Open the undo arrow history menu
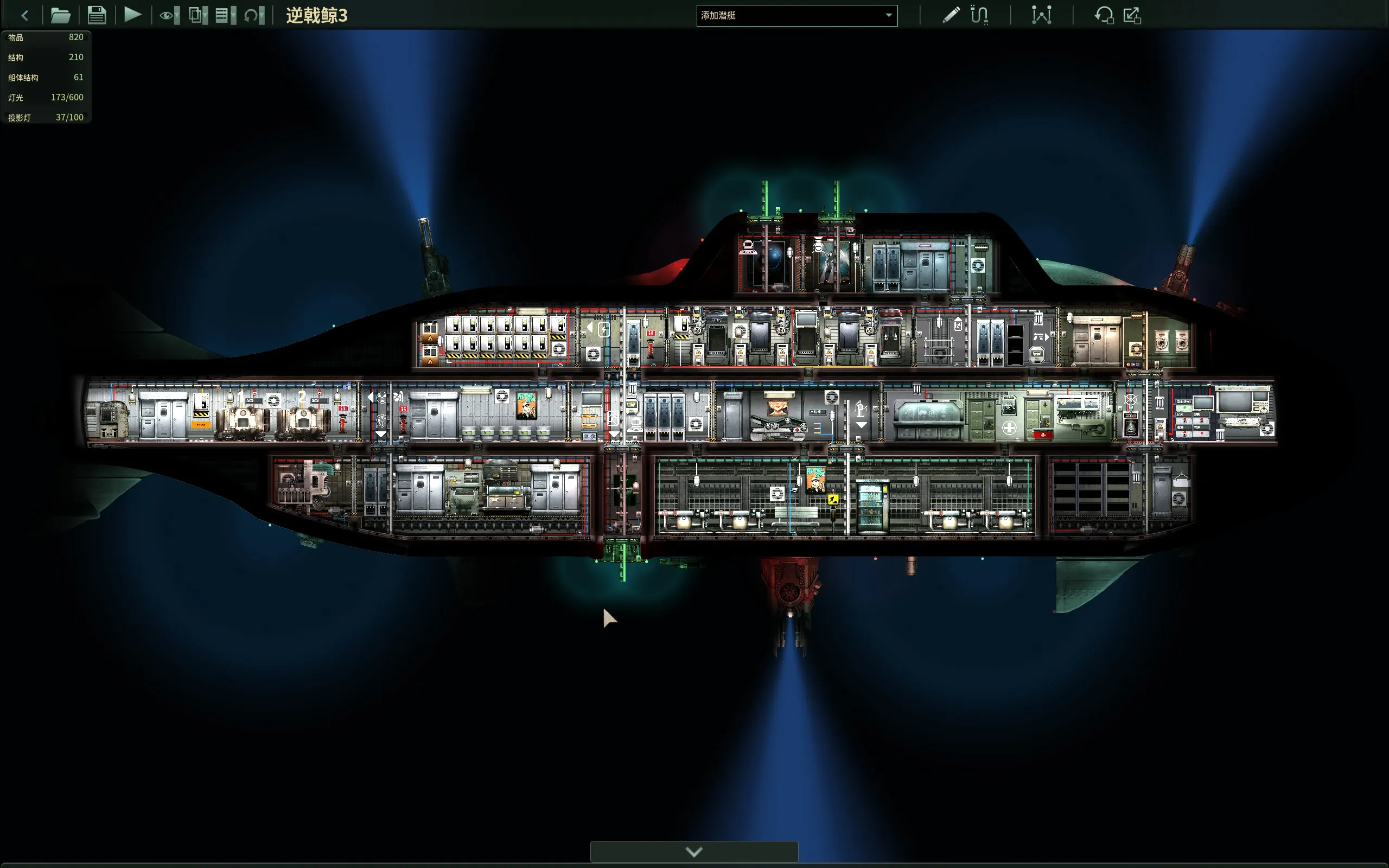This screenshot has height=868, width=1389. (254, 16)
